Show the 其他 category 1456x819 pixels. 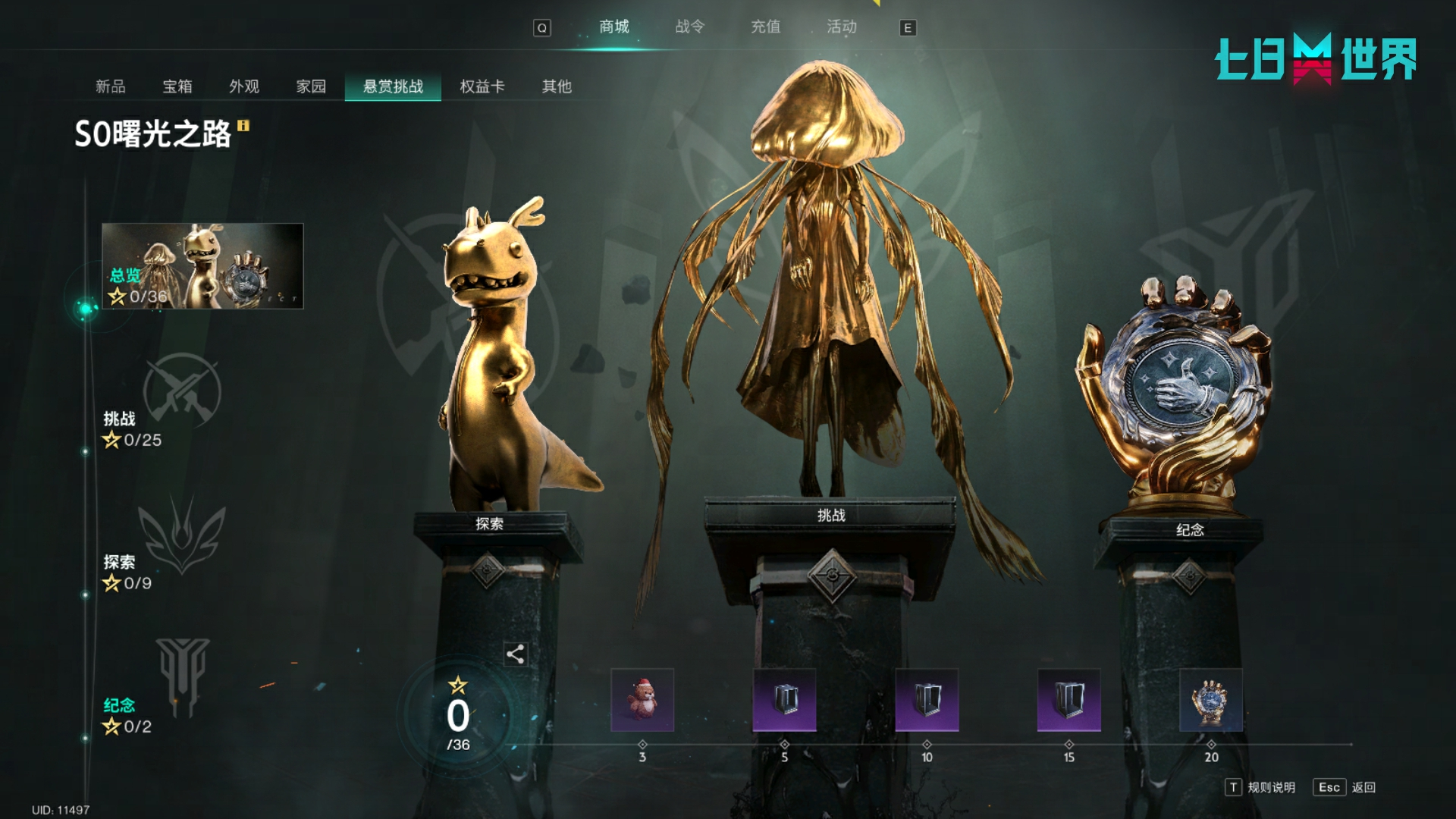coord(557,86)
